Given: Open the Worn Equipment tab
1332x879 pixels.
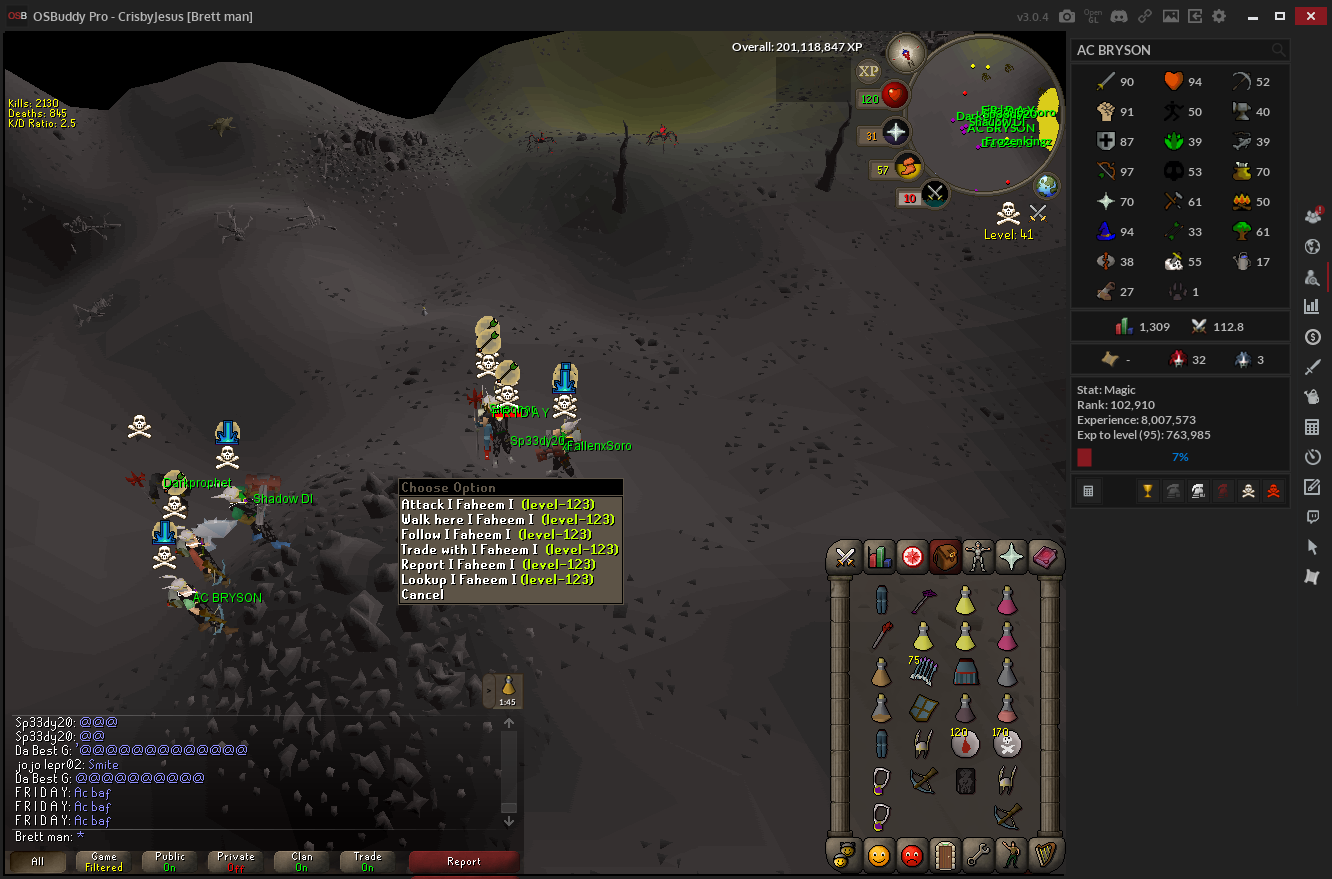Looking at the screenshot, I should (978, 557).
